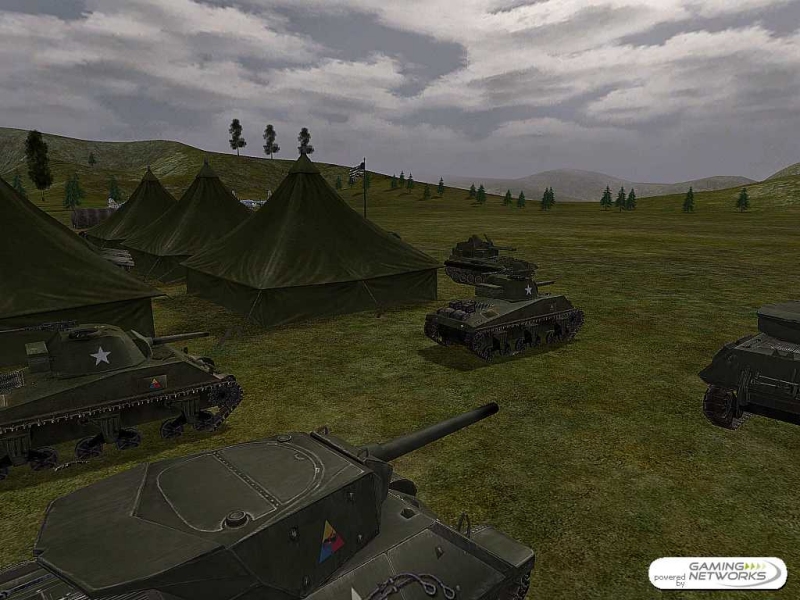Click the Gaming Networks logo watermark
The width and height of the screenshot is (800, 600).
click(x=717, y=573)
